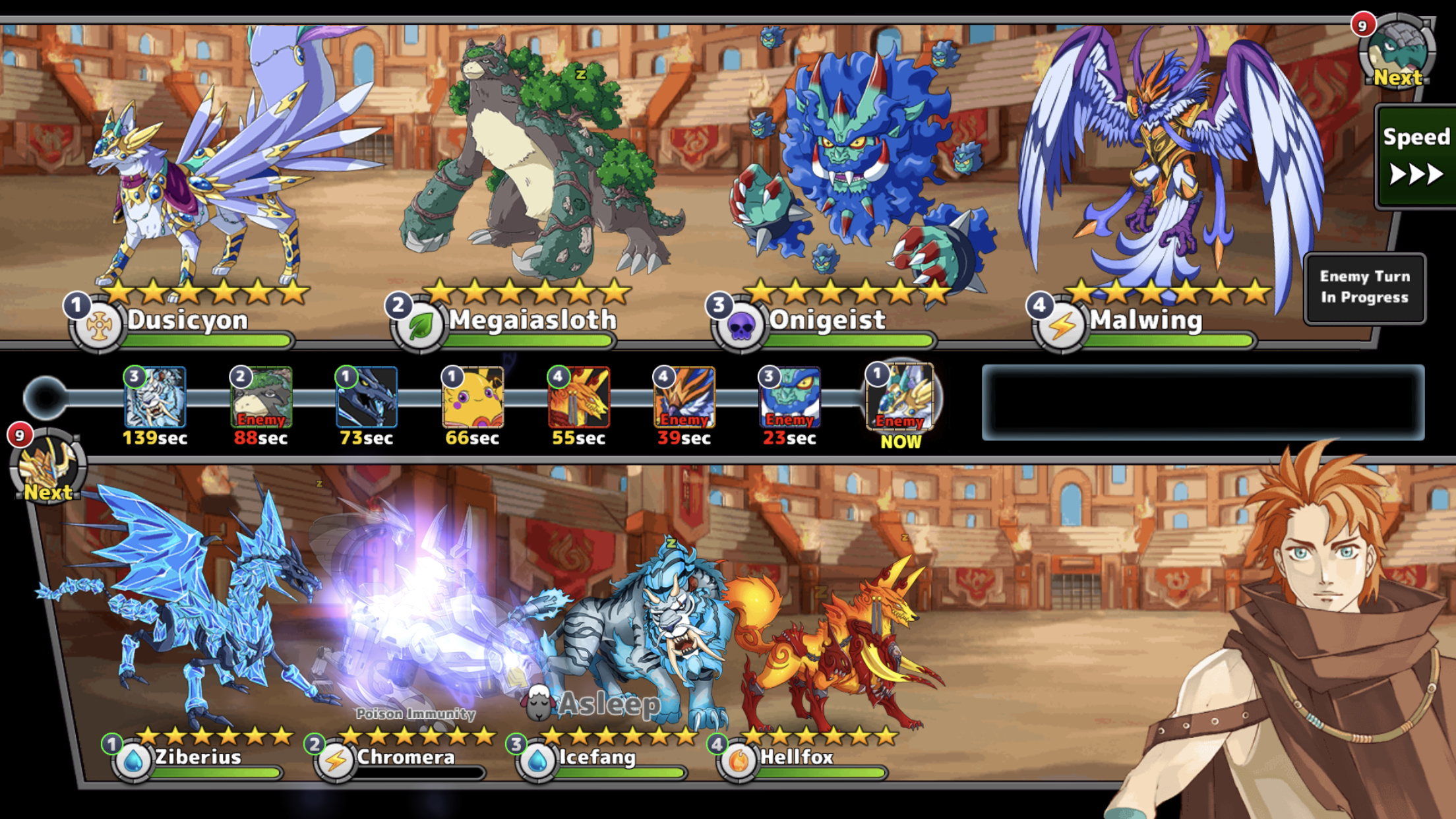1456x819 pixels.
Task: Select the 39sec Malwing turn portrait
Action: pyautogui.click(x=684, y=398)
